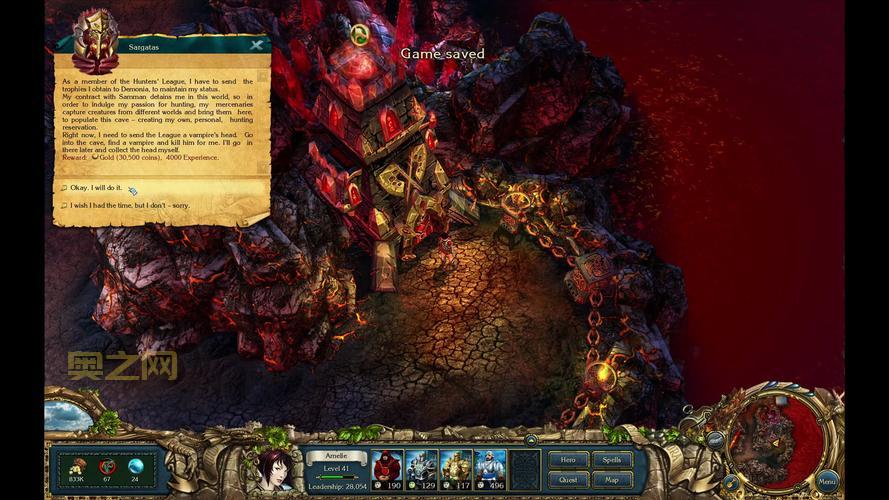Open the Quest log

(567, 480)
